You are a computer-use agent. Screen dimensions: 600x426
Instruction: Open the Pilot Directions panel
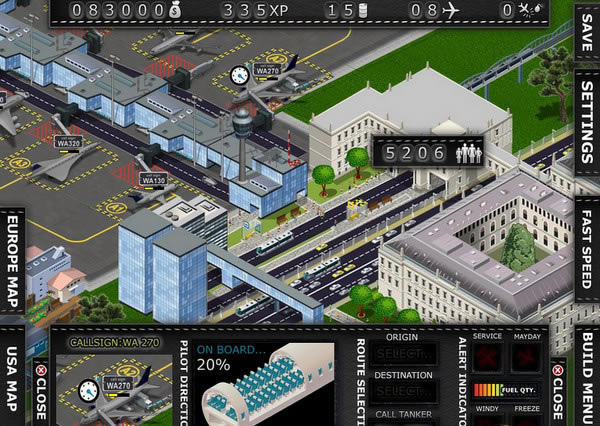pos(183,382)
